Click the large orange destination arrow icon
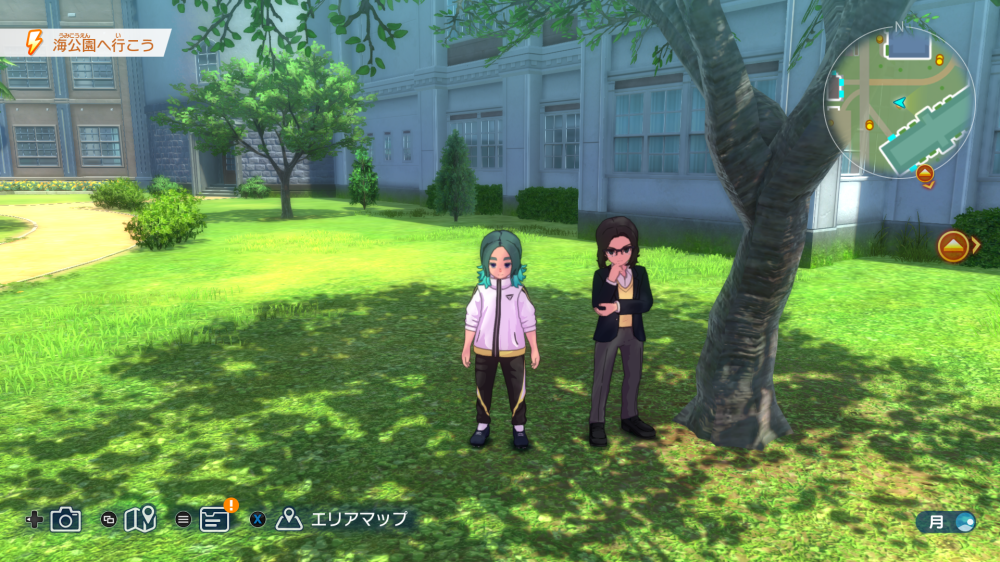The width and height of the screenshot is (1000, 562). (953, 246)
